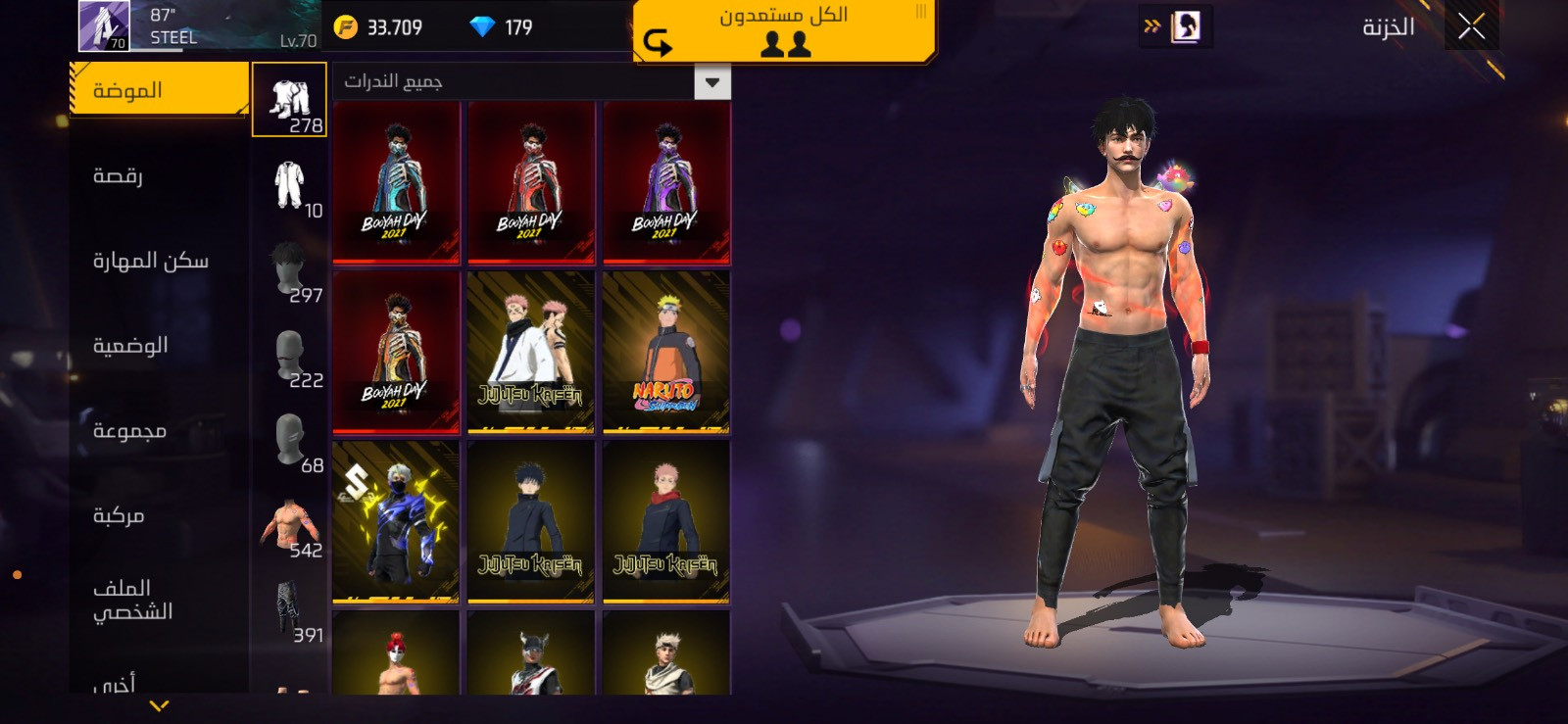Switch to الملف الشخصي profile tab
The image size is (1568, 724).
tap(132, 600)
